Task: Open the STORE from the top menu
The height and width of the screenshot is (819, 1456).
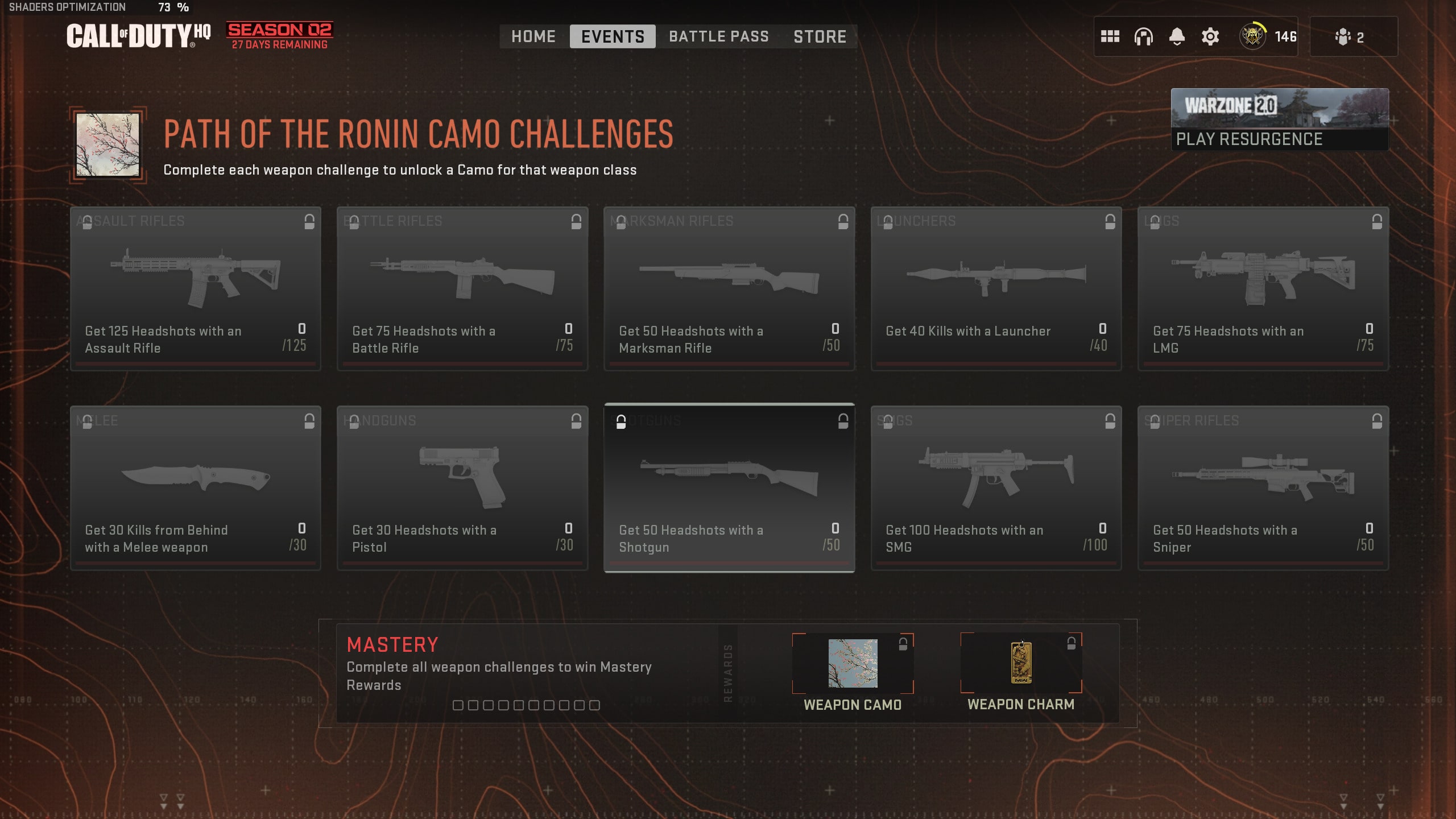Action: click(x=820, y=36)
